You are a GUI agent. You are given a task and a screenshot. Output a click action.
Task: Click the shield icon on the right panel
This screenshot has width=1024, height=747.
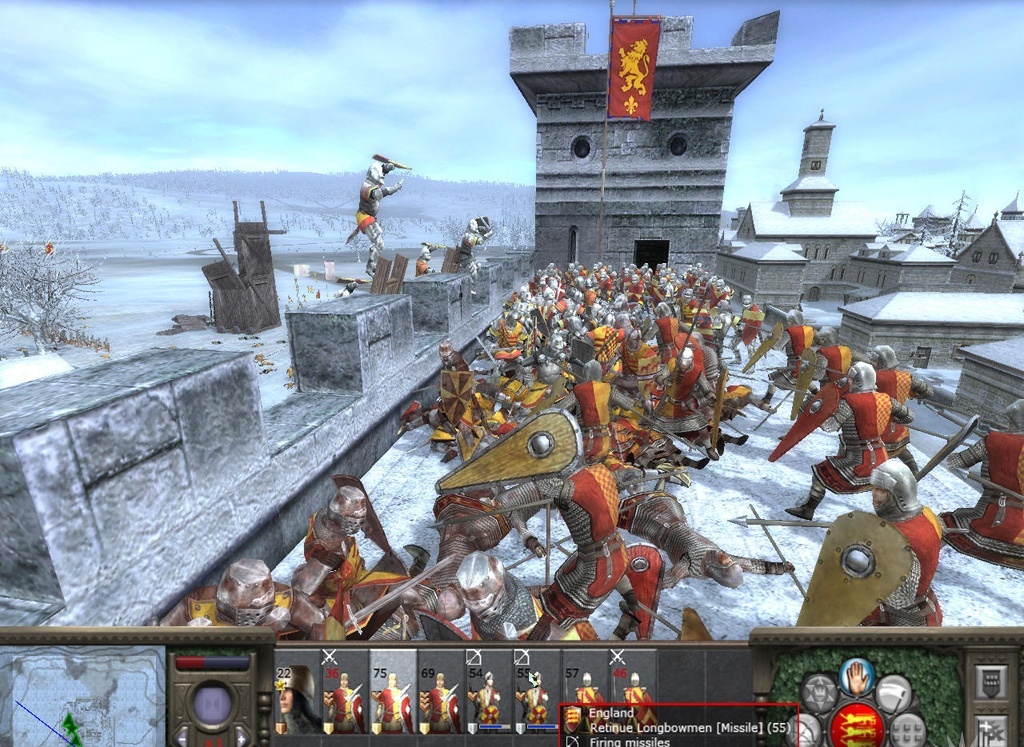pos(993,684)
